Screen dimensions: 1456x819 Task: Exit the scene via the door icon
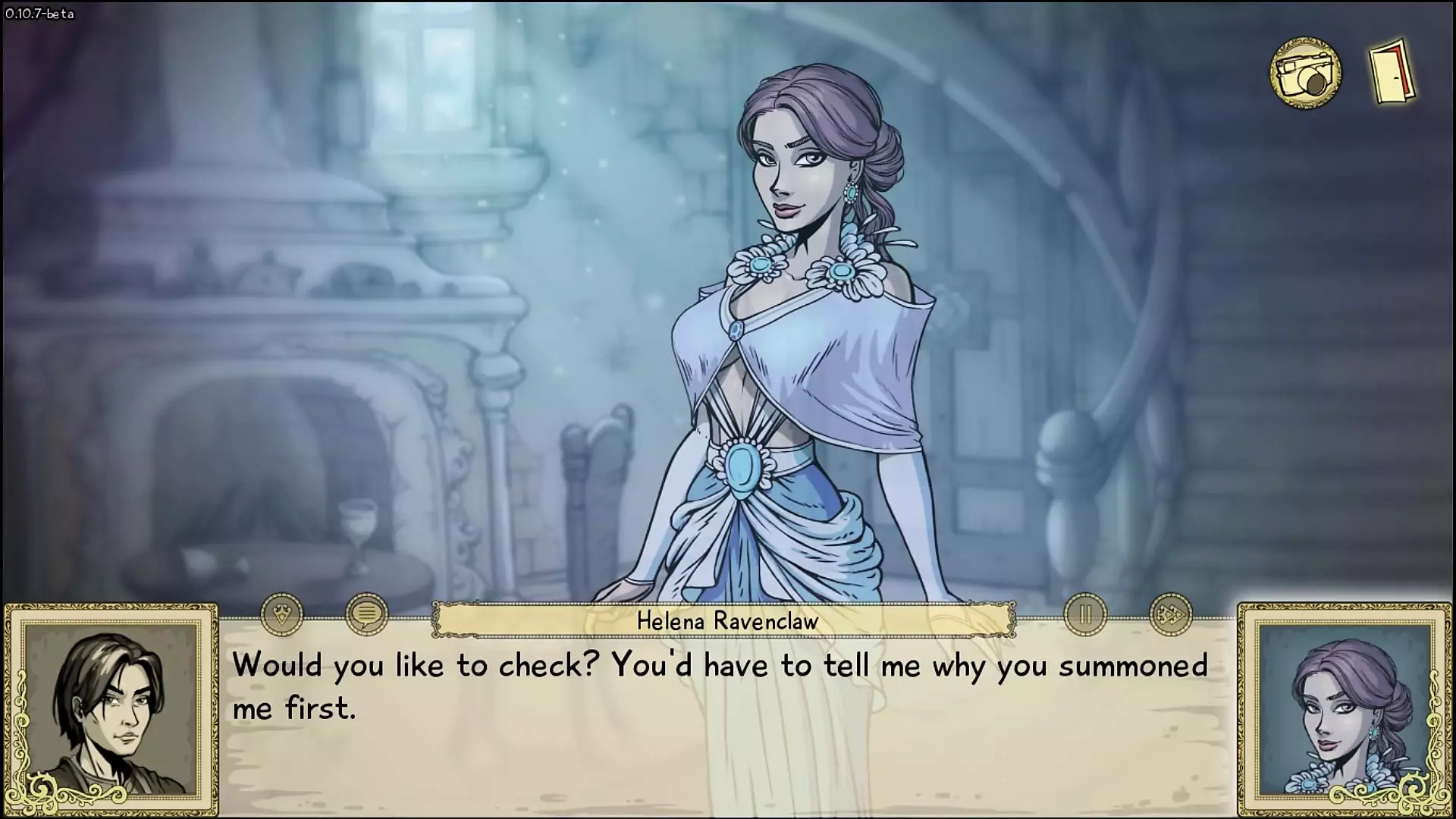click(x=1392, y=72)
